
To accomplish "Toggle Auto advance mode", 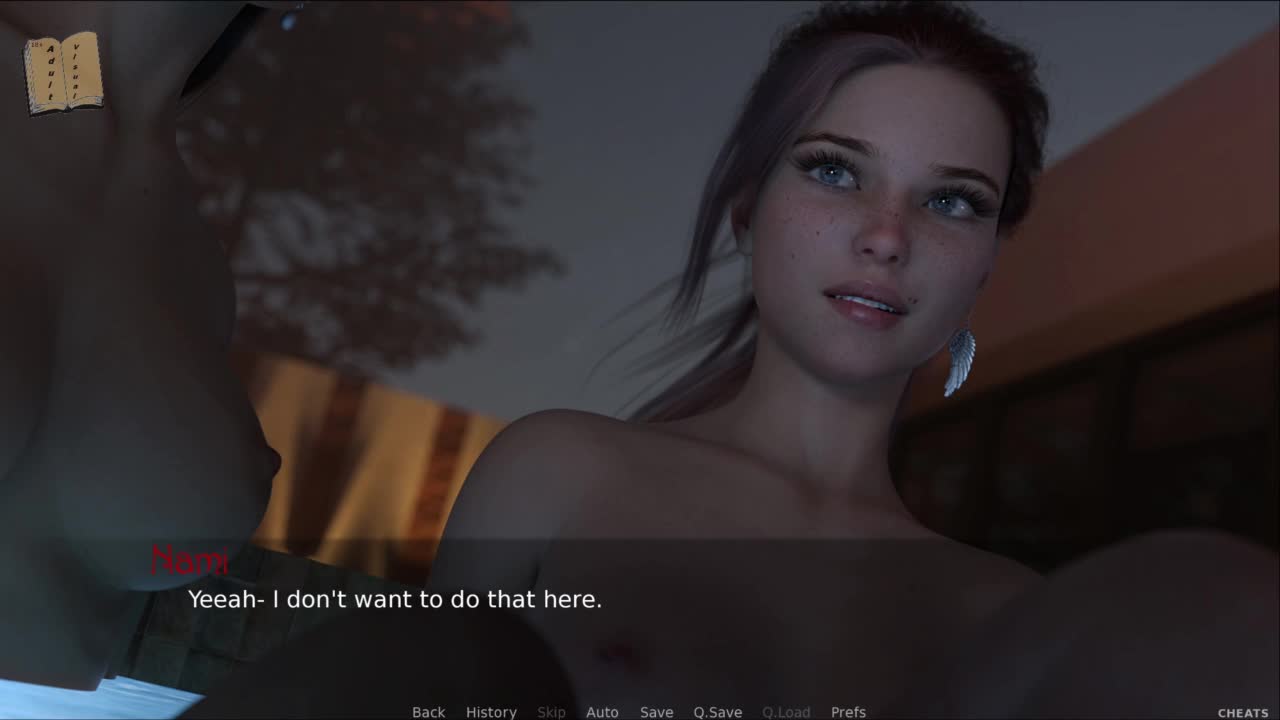I will click(x=602, y=712).
